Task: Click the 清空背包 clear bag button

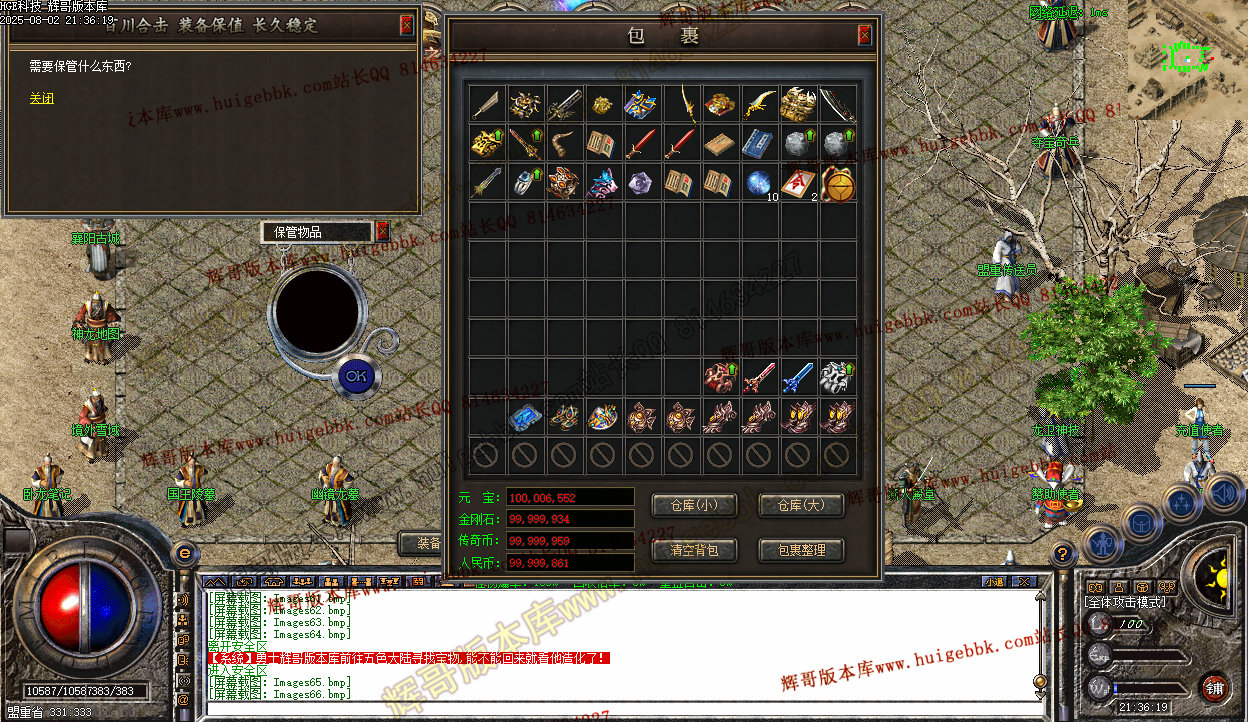Action: pyautogui.click(x=694, y=550)
